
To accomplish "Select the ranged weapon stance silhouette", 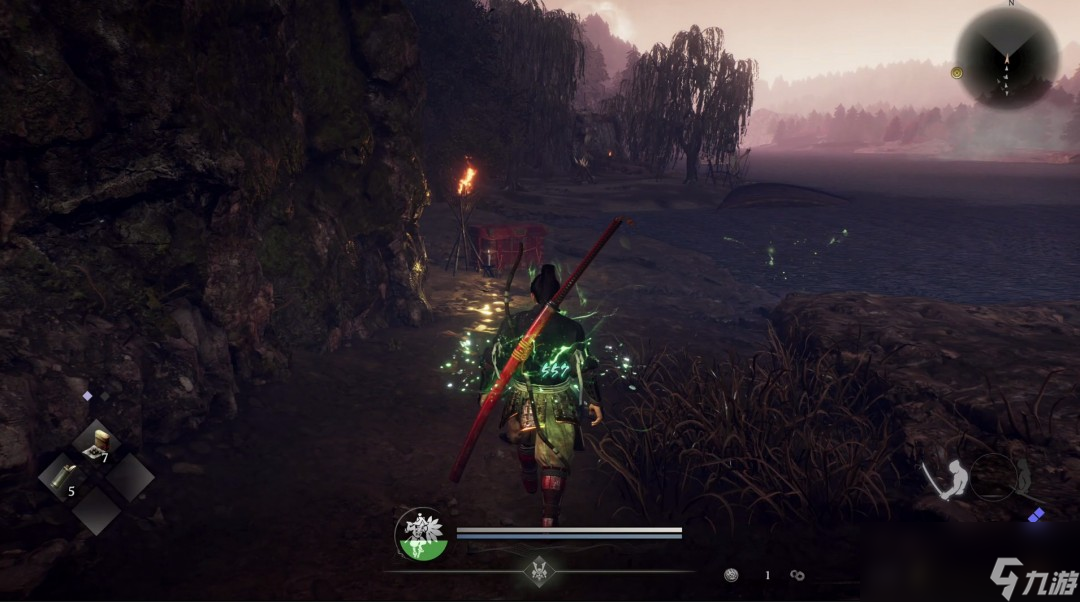I will click(x=1022, y=477).
